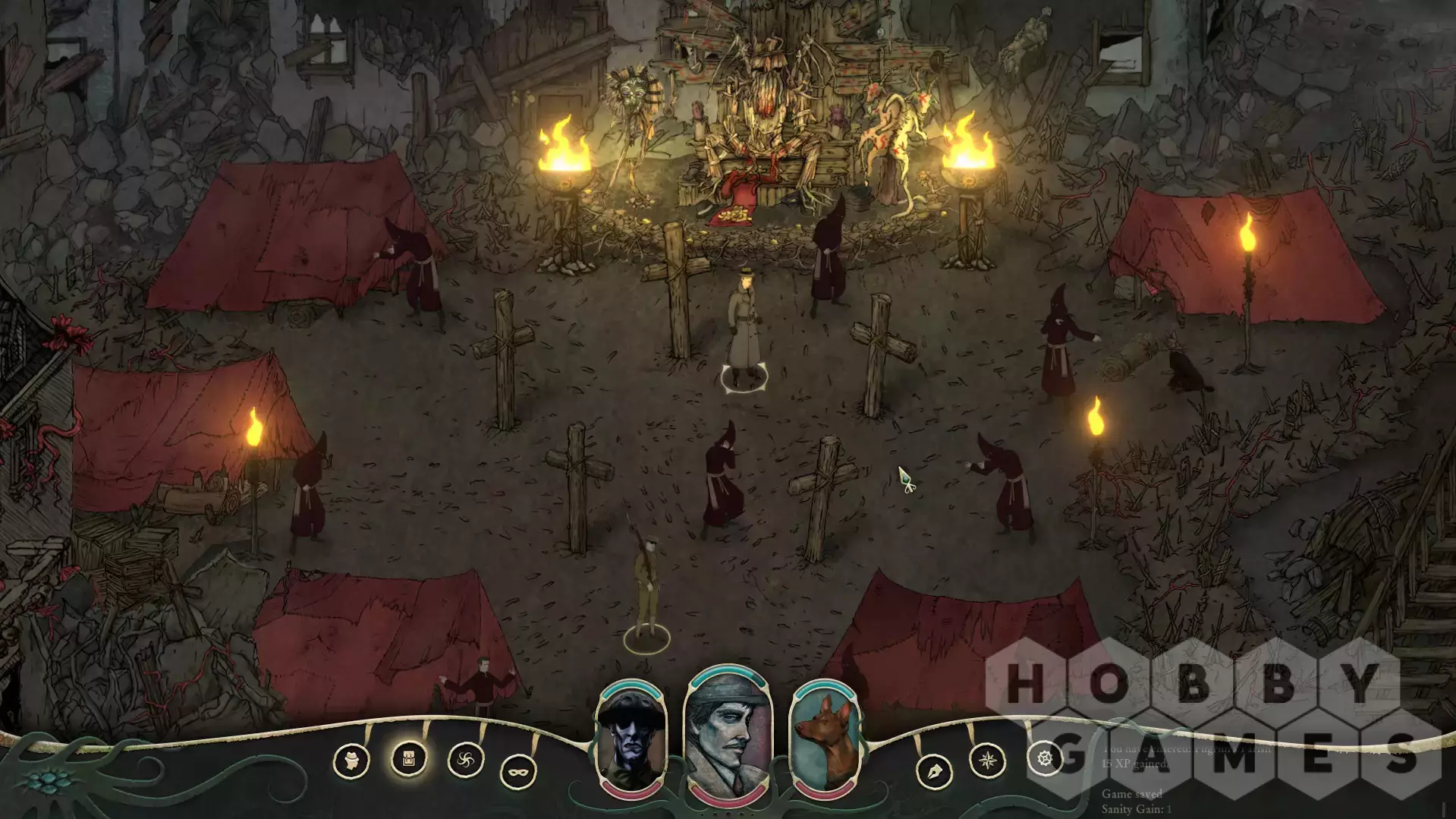Image resolution: width=1456 pixels, height=819 pixels.
Task: Activate the spiral swirl icon
Action: [x=465, y=760]
